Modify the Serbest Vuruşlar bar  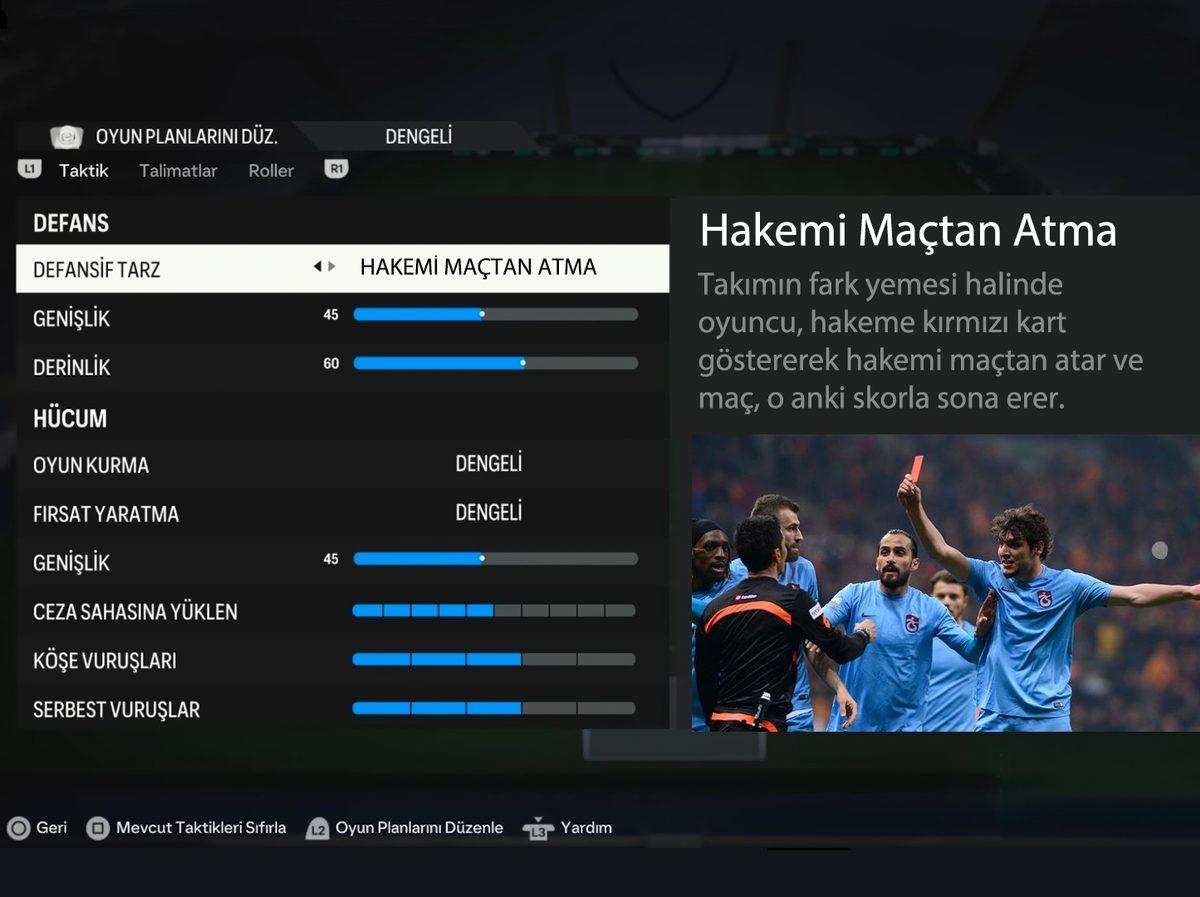point(494,708)
